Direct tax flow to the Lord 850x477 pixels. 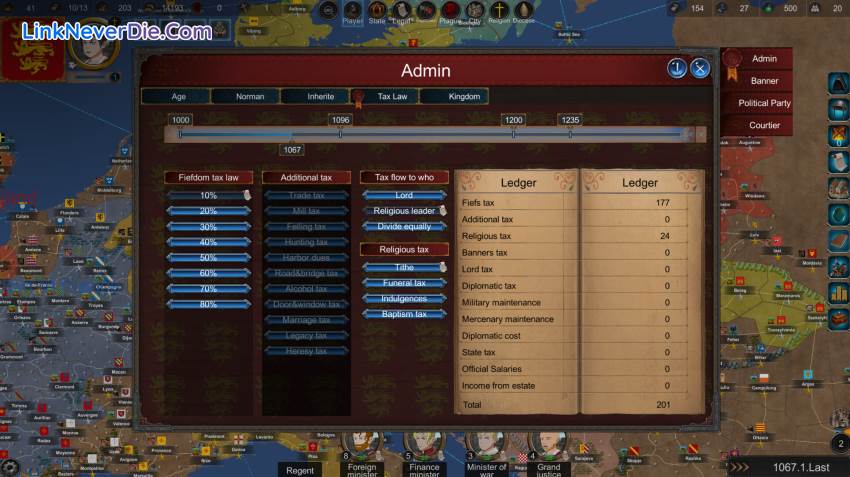(404, 196)
